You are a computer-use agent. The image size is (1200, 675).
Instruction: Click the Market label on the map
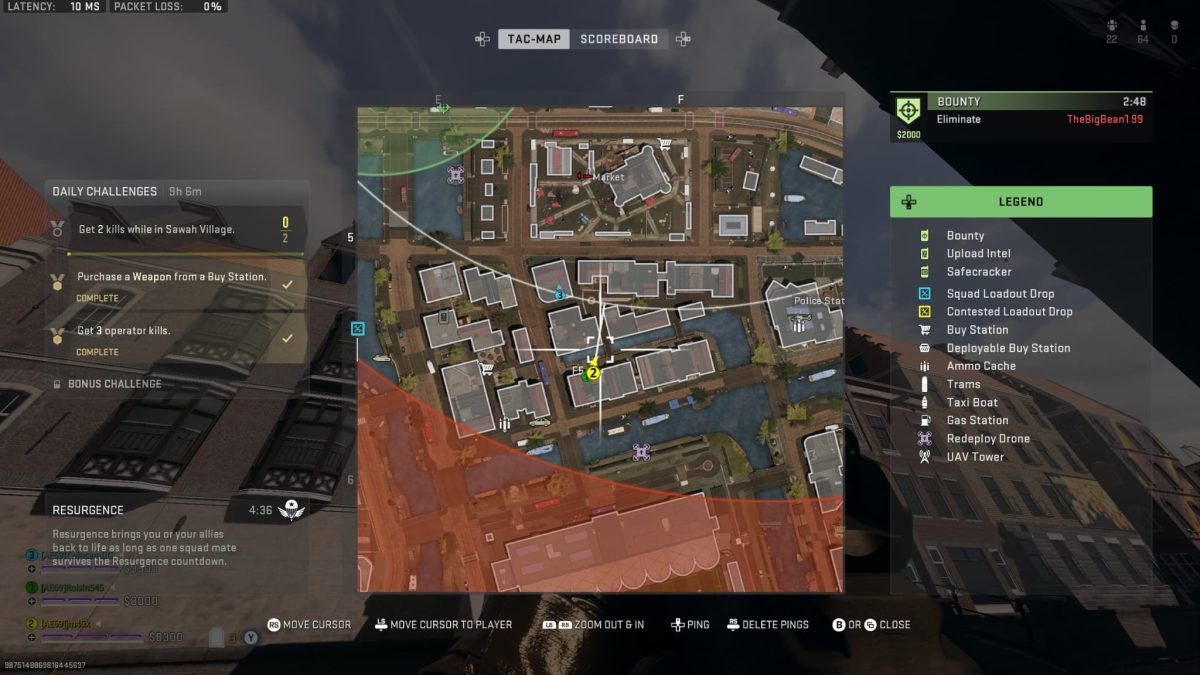tap(608, 177)
